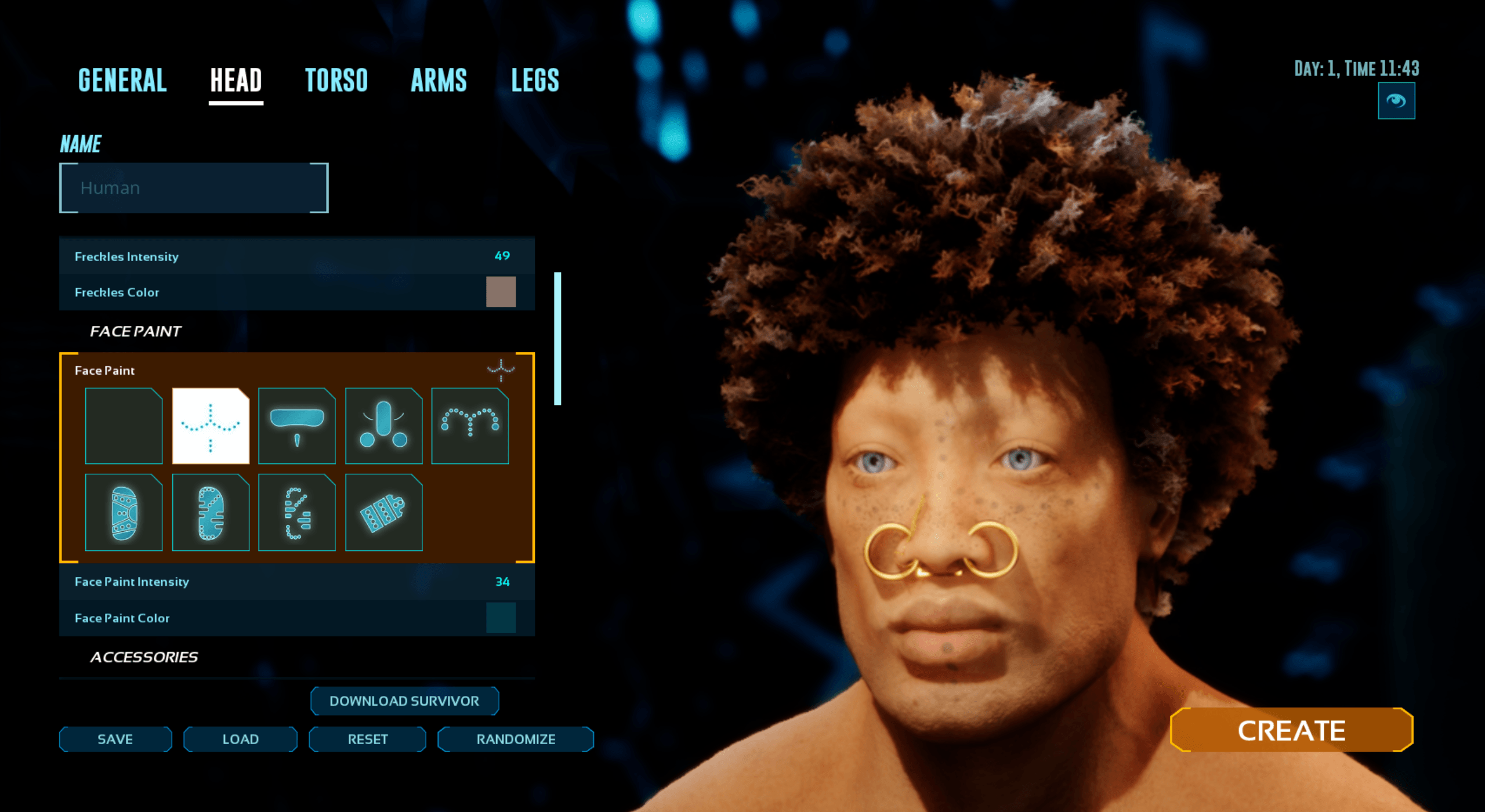Open the Torso tab
Image resolution: width=1485 pixels, height=812 pixels.
pyautogui.click(x=336, y=81)
